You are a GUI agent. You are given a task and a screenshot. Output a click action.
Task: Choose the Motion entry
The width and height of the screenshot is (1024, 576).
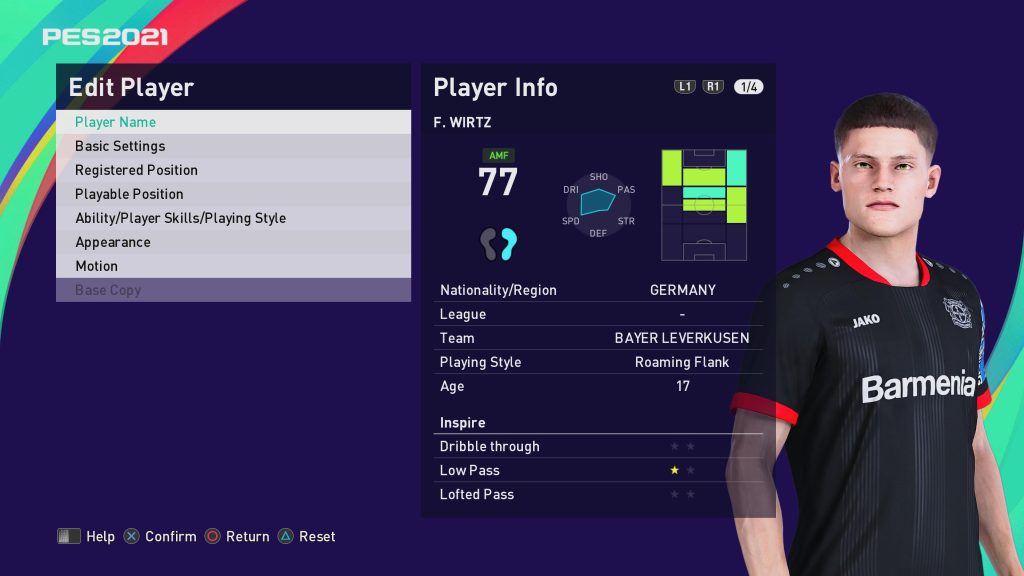click(x=232, y=266)
